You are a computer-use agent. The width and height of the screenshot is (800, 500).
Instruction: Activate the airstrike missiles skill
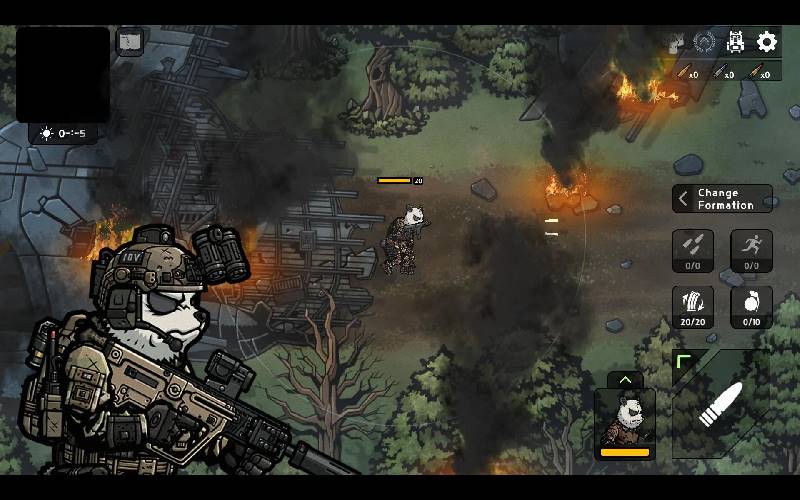pyautogui.click(x=692, y=250)
